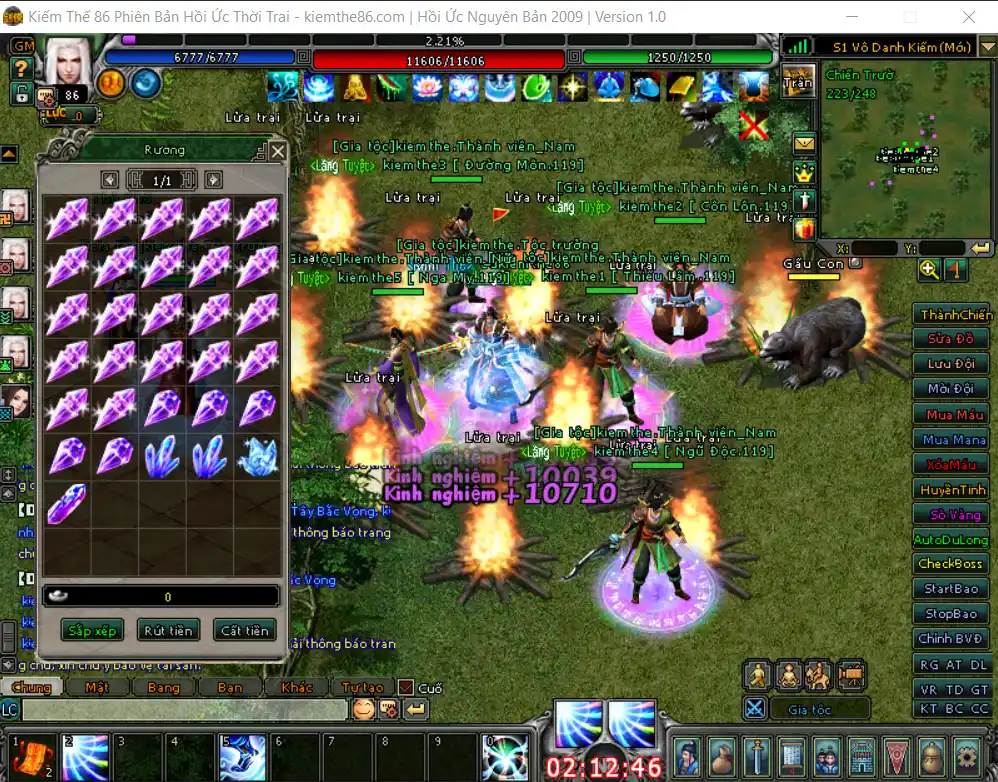The height and width of the screenshot is (782, 998).
Task: Activate the blue skill in hotbar slot 5
Action: coord(243,757)
